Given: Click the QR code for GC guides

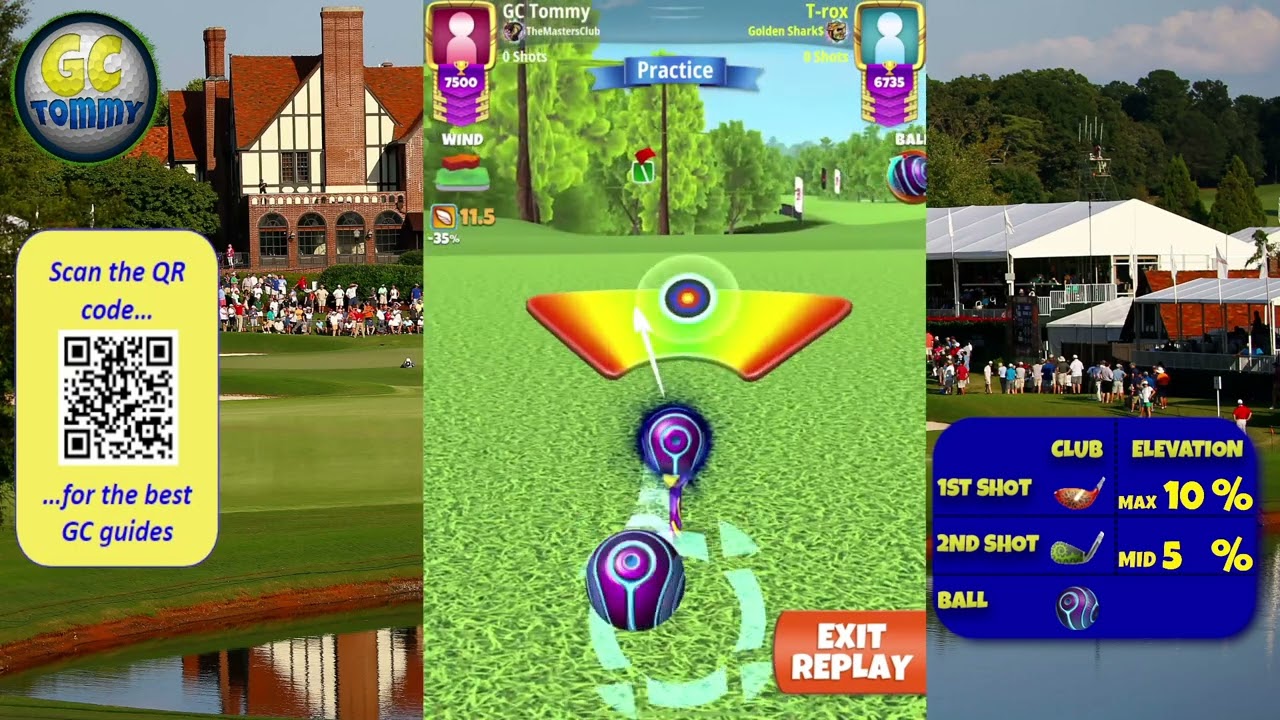Looking at the screenshot, I should pyautogui.click(x=118, y=397).
